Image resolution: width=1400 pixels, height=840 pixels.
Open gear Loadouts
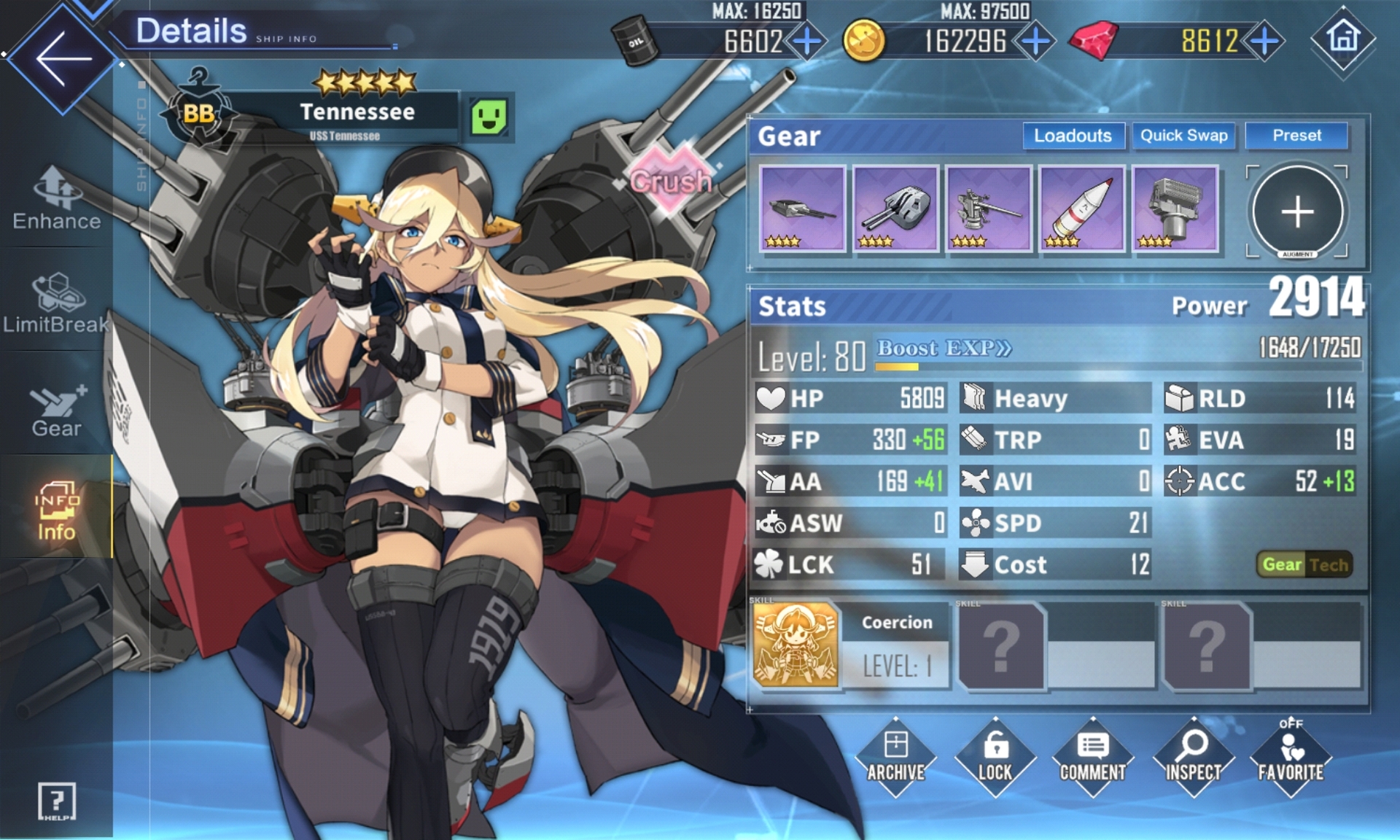point(1073,136)
